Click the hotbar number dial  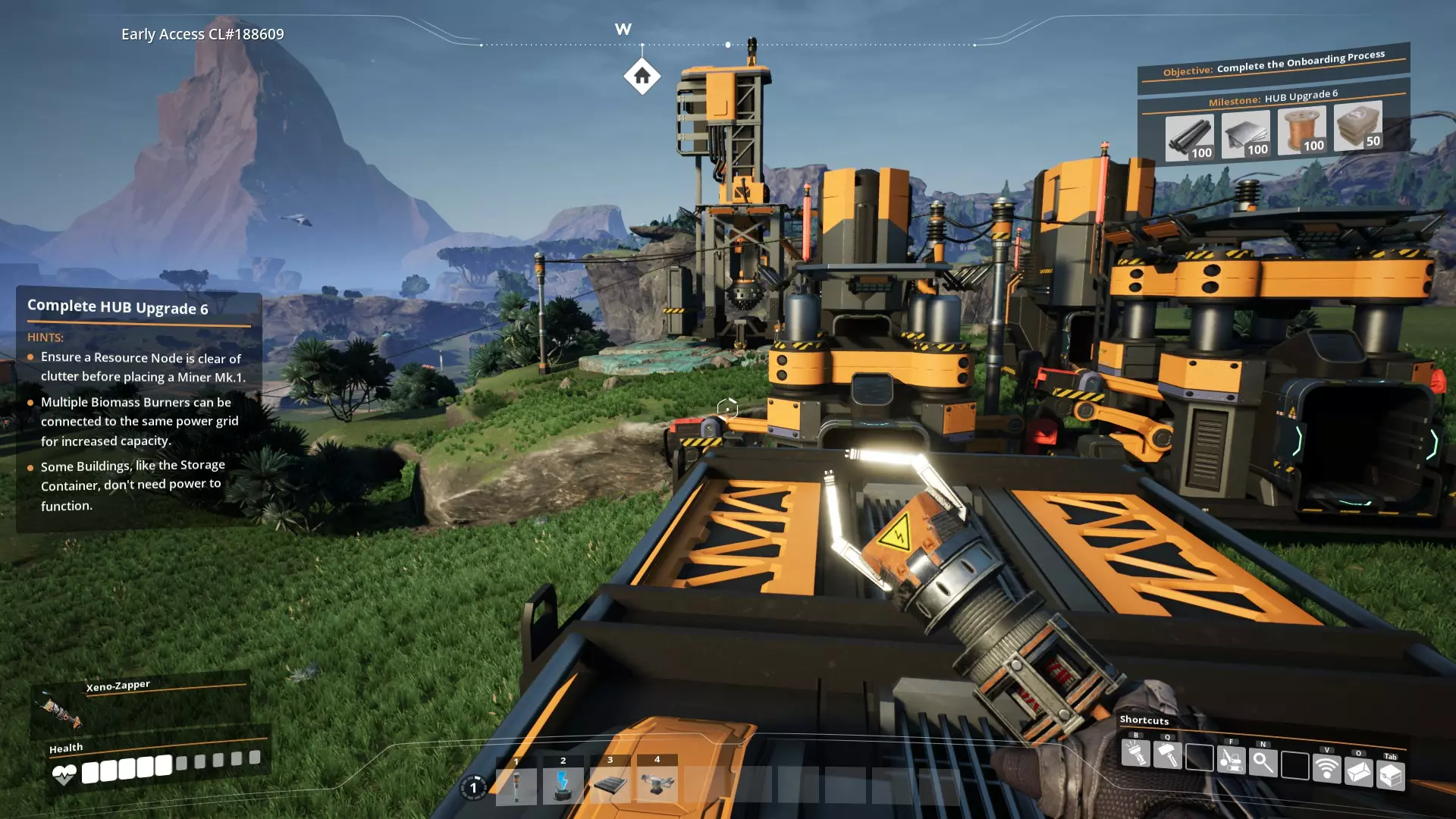coord(474,788)
